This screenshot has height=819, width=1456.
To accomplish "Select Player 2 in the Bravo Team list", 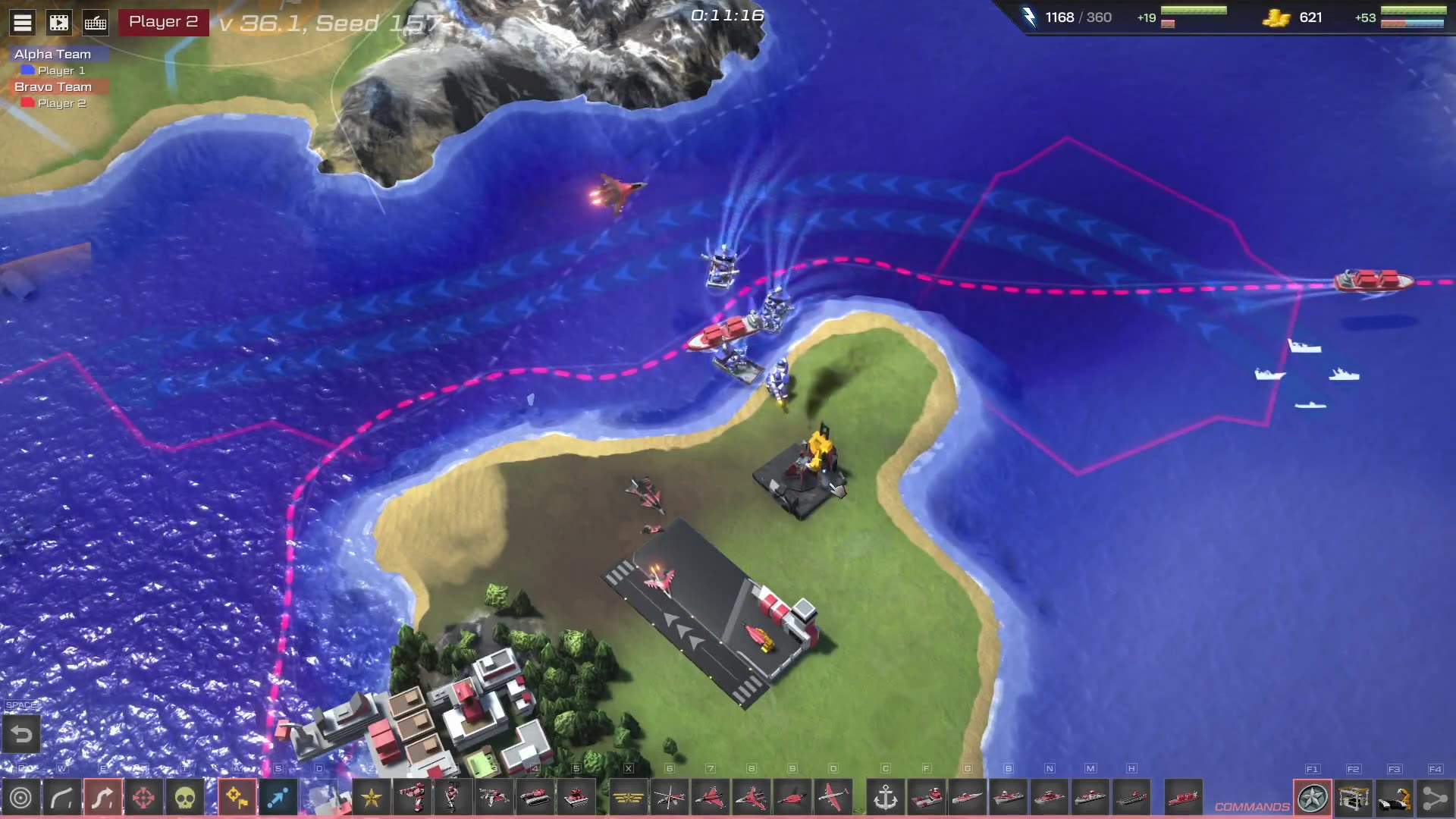I will click(x=61, y=103).
